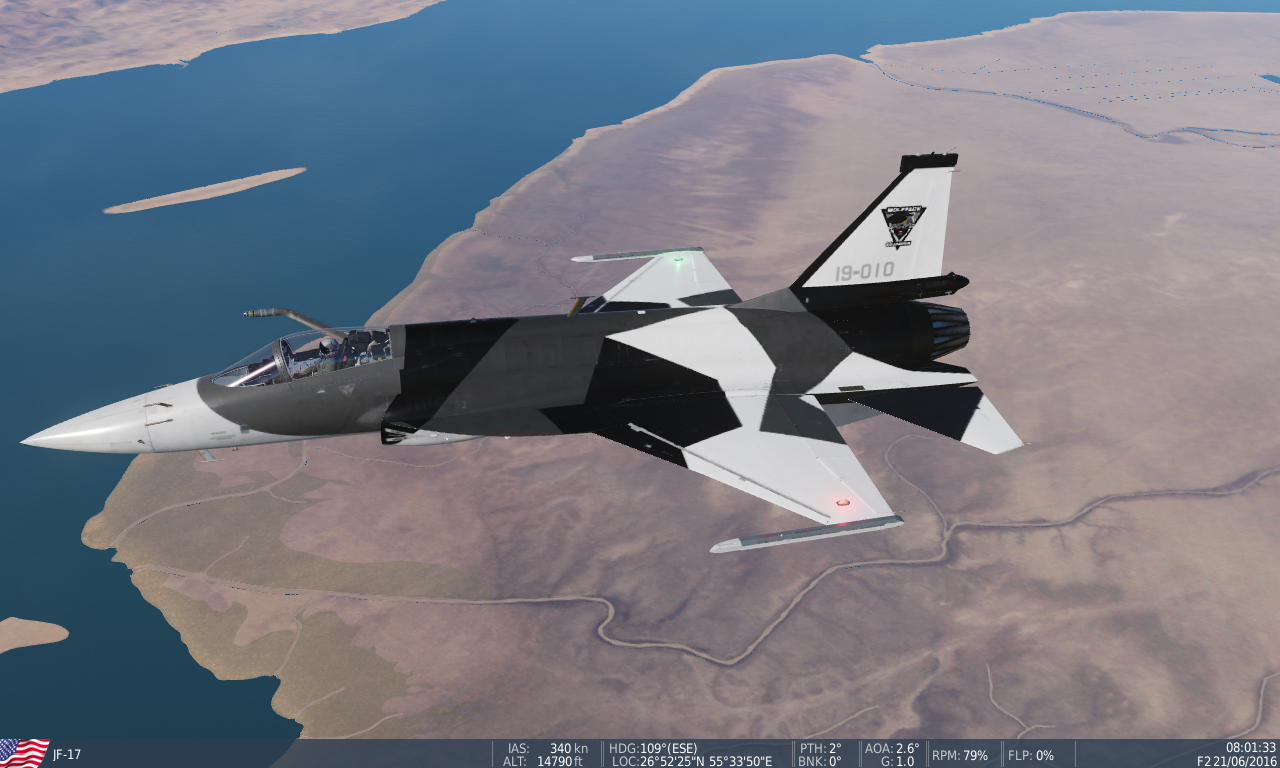Click the ALT altitude readout
This screenshot has height=768, width=1280.
541,760
